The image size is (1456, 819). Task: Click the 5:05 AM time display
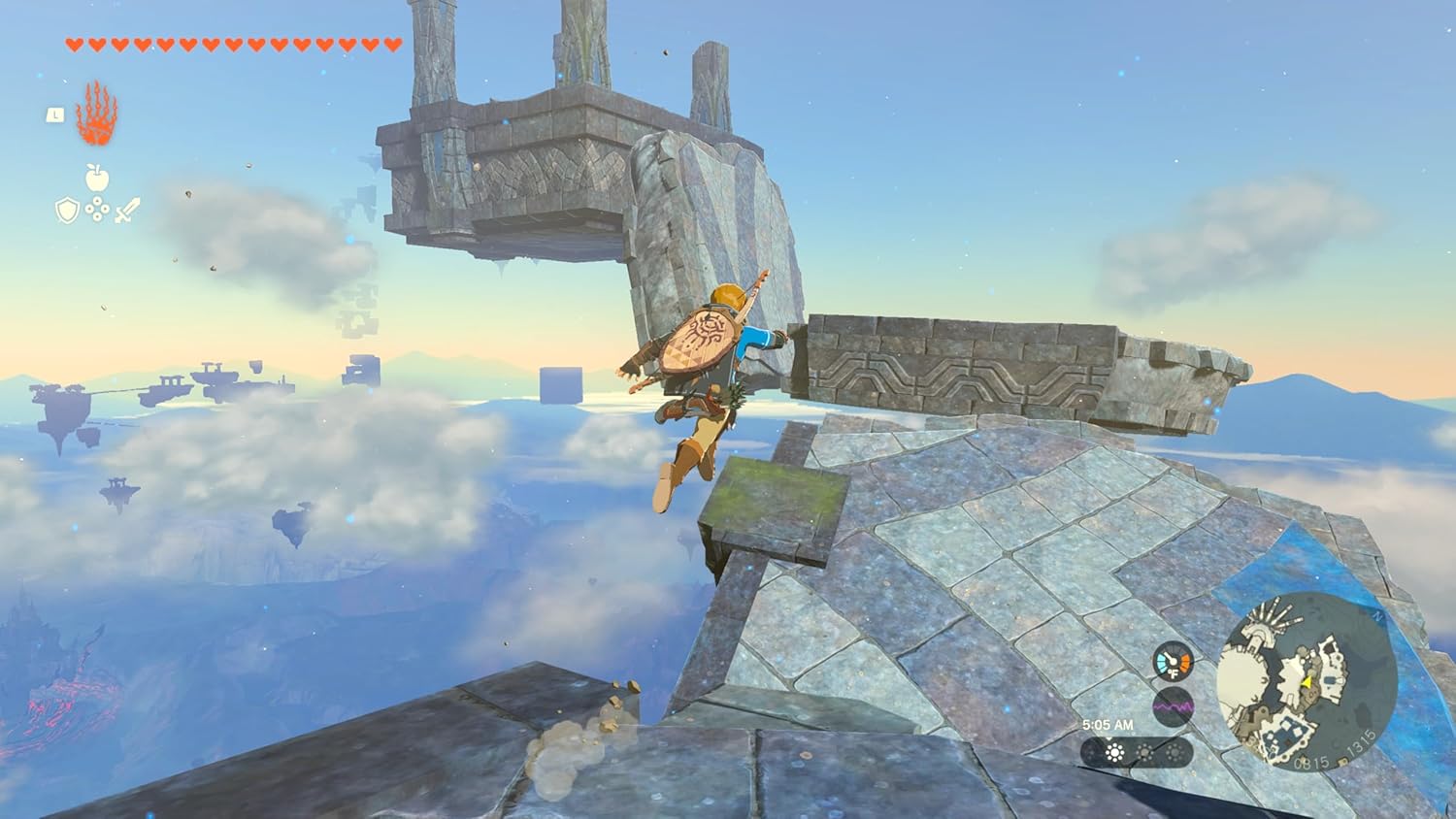[1109, 725]
